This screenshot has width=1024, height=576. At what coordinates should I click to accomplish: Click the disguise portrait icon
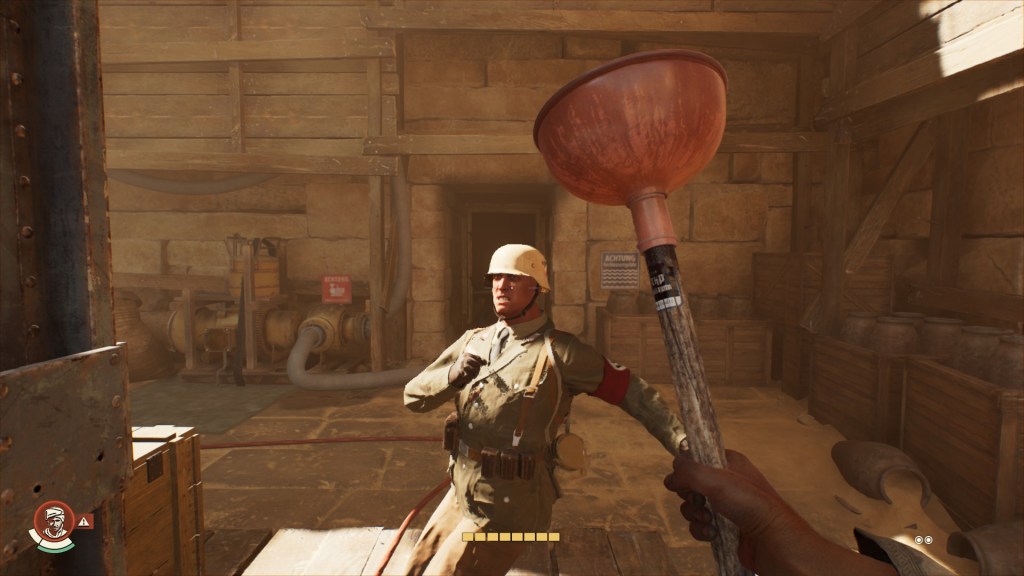pos(53,521)
